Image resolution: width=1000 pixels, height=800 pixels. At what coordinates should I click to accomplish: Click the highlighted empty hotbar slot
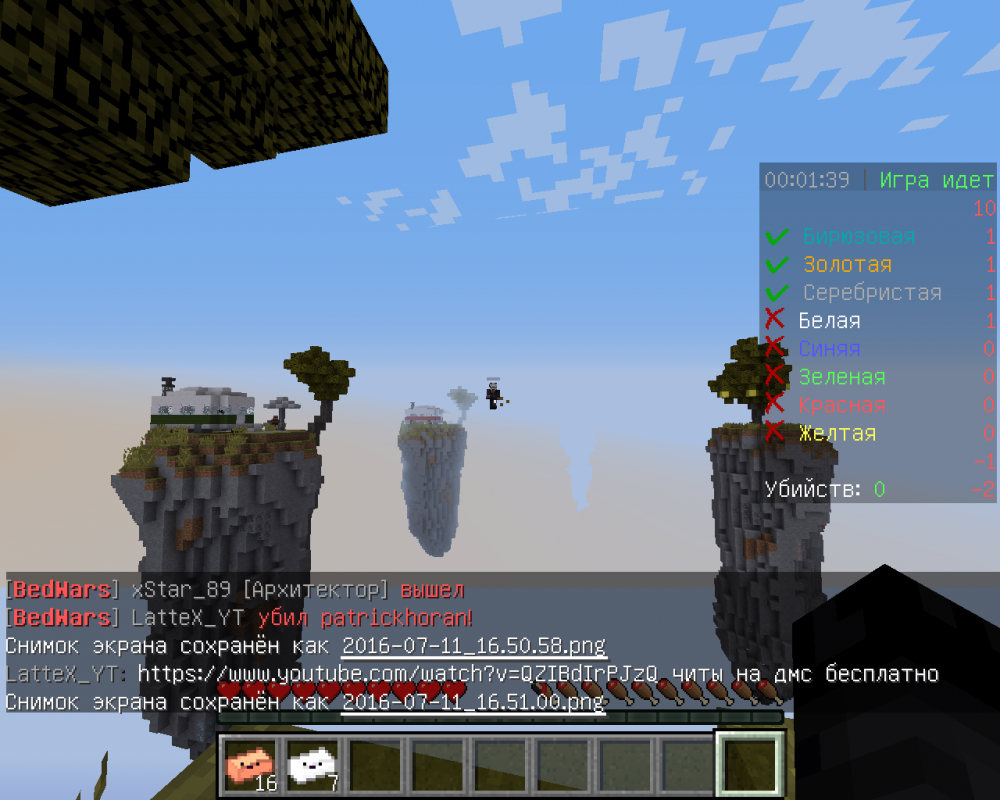coord(749,764)
